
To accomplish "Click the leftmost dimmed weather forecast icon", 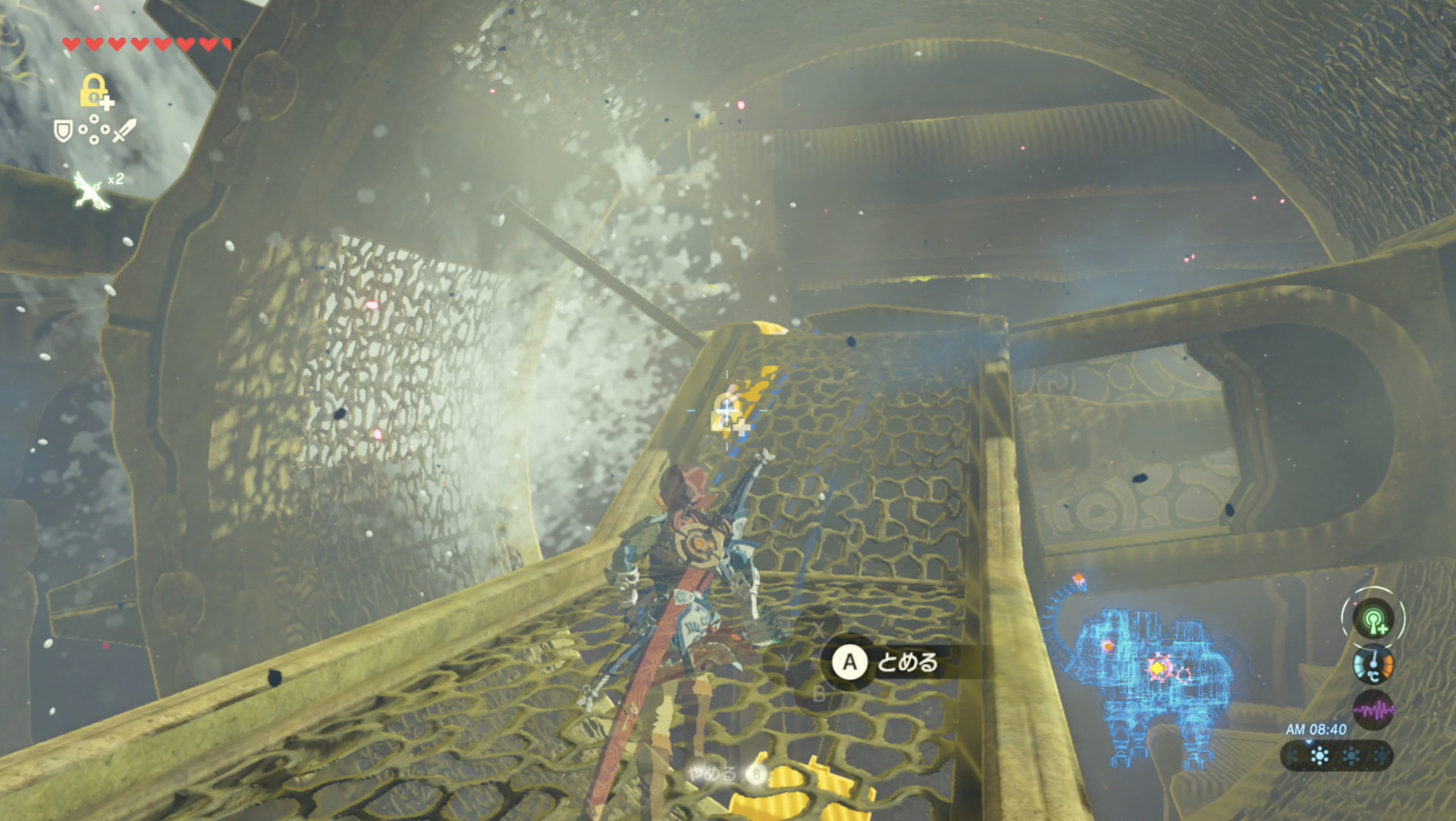I will pyautogui.click(x=1291, y=756).
